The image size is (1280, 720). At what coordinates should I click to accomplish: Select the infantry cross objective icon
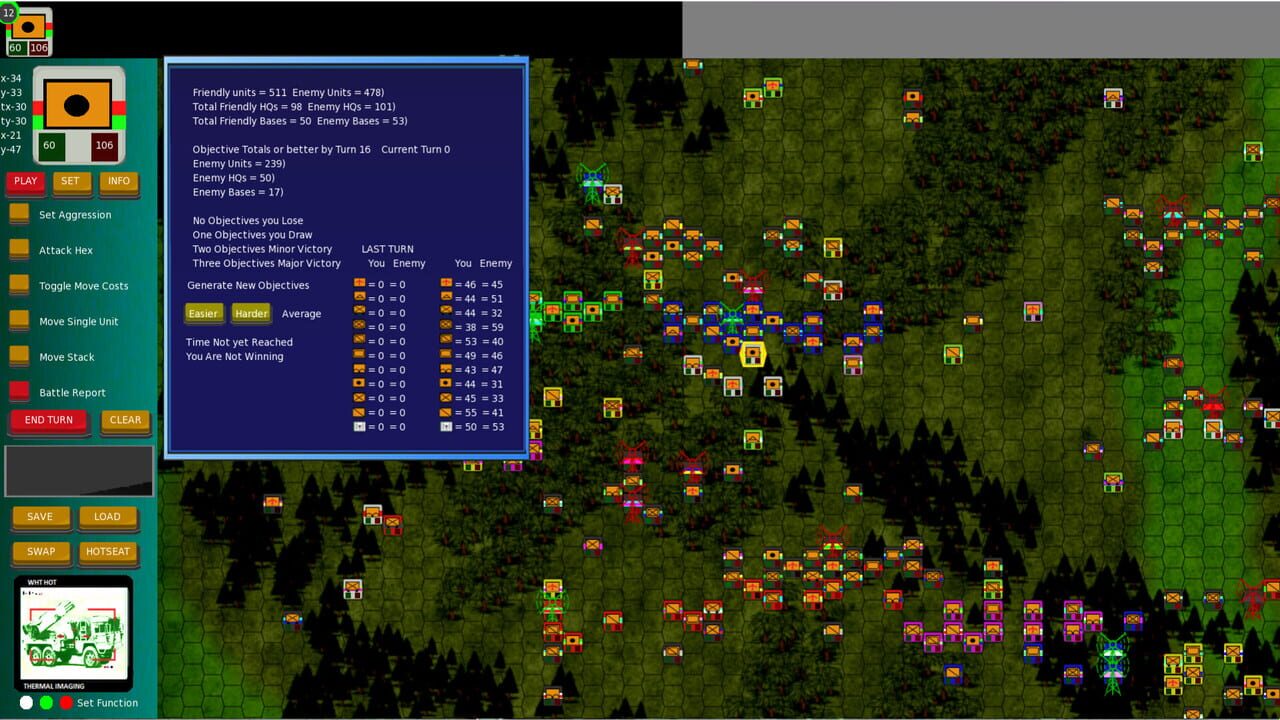pos(358,284)
